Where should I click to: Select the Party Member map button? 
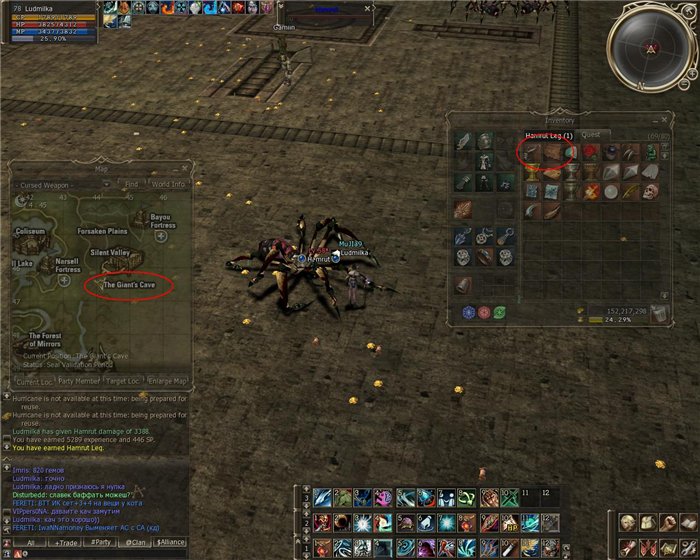79,381
